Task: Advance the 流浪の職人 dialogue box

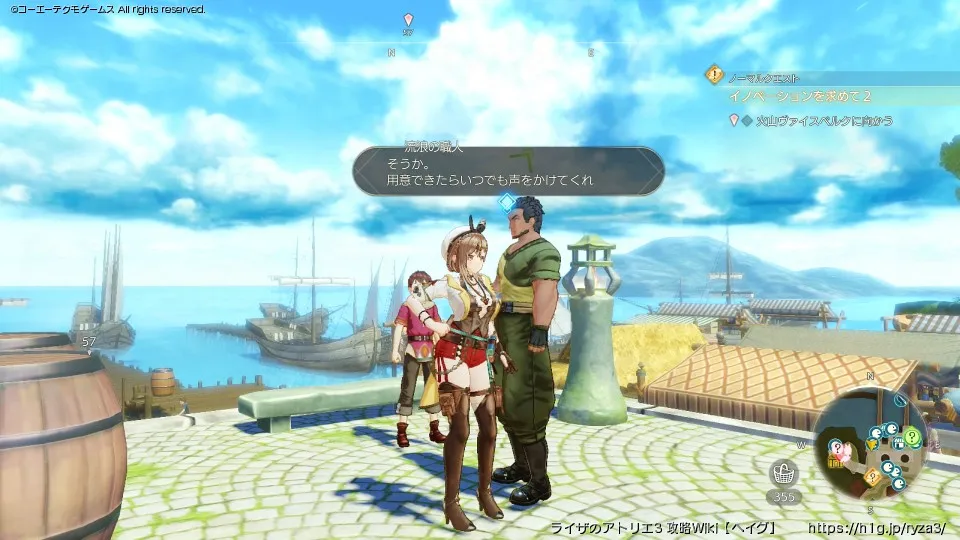Action: [x=508, y=171]
